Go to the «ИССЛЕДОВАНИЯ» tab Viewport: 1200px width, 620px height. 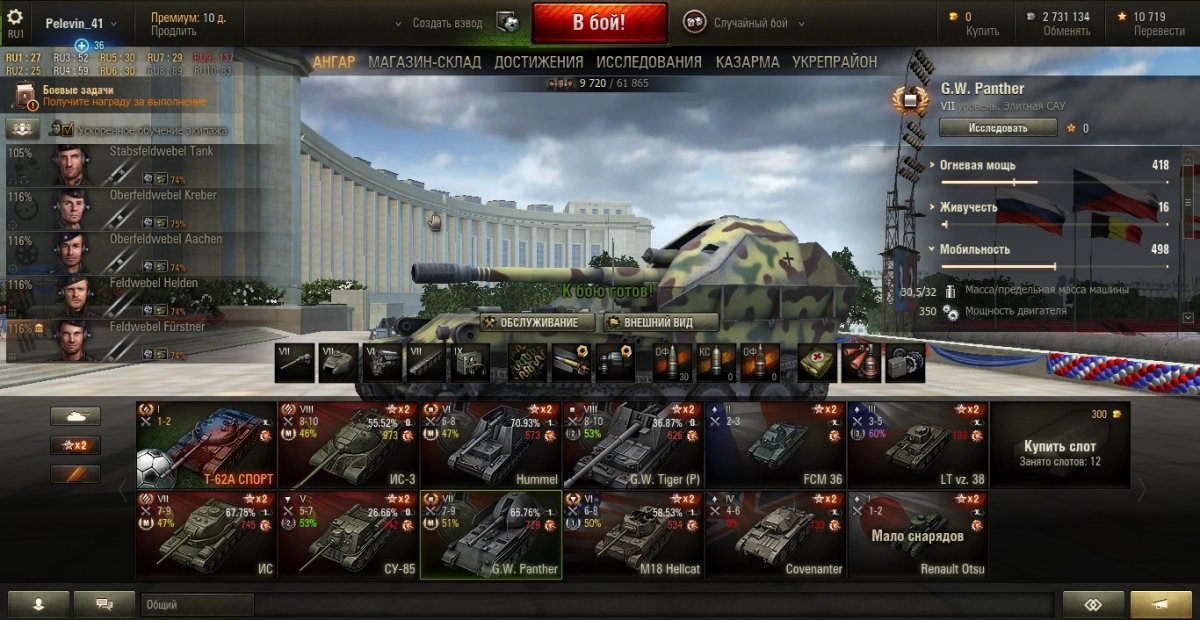[x=649, y=62]
